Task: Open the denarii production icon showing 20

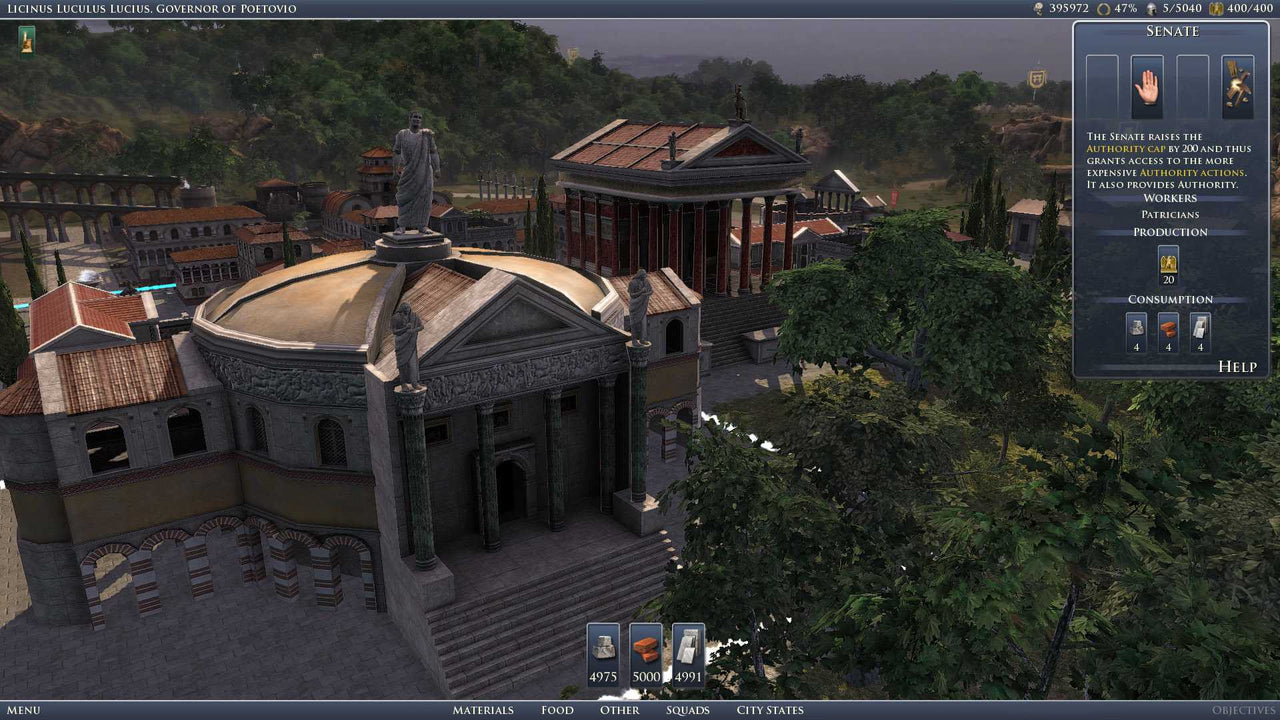Action: coord(1168,264)
